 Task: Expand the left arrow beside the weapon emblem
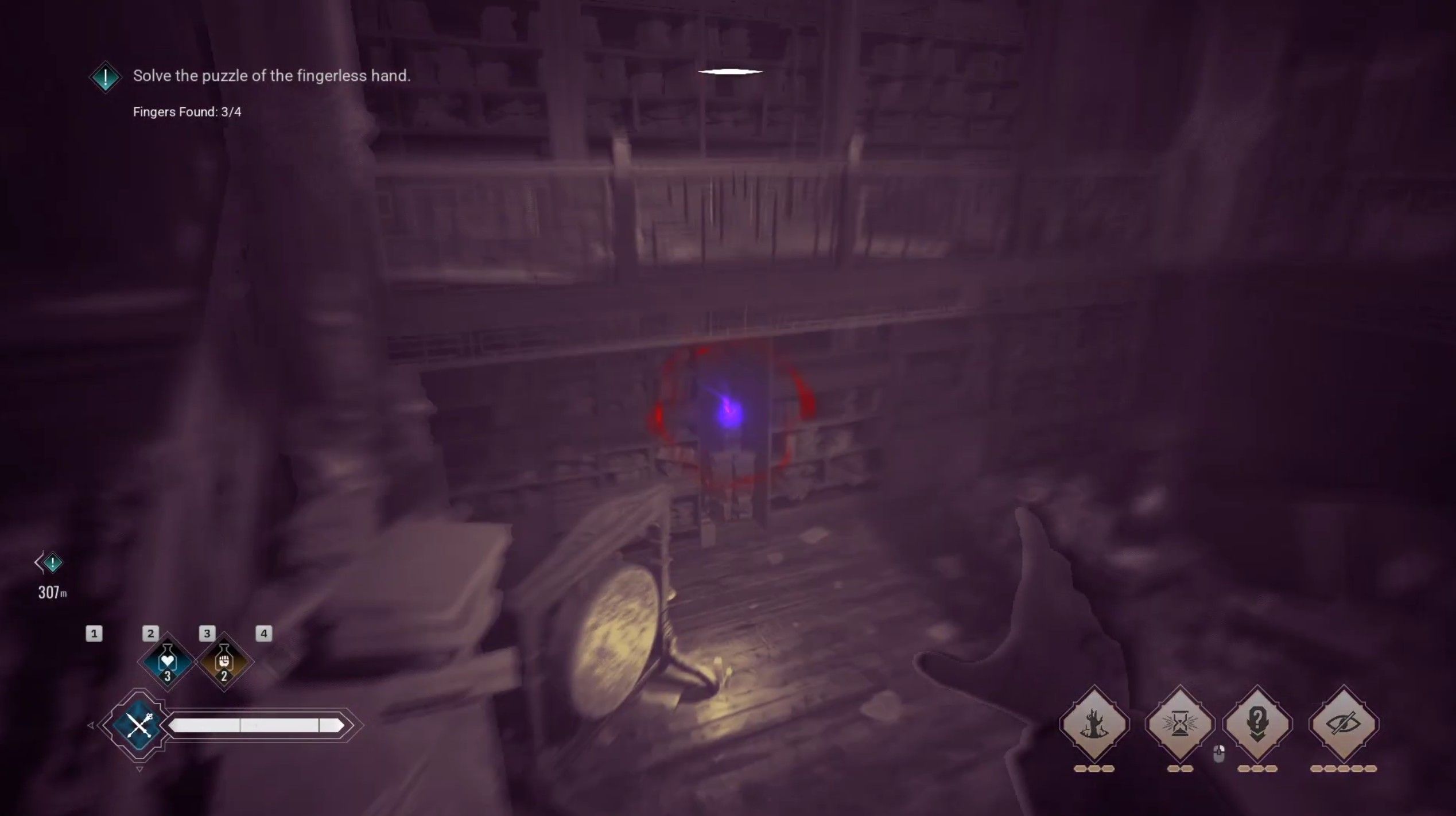tap(91, 725)
